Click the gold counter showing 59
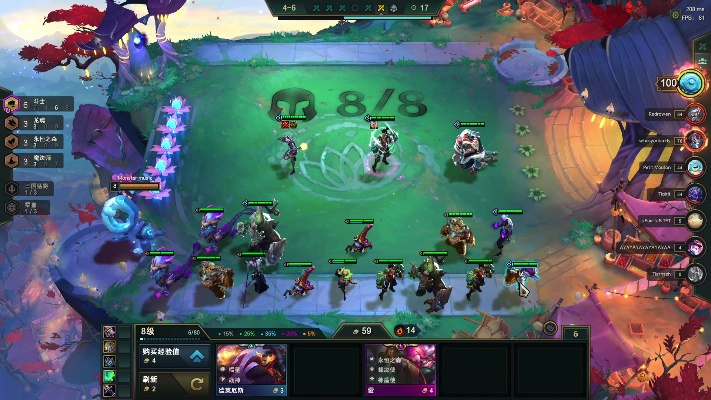This screenshot has width=711, height=400. [359, 330]
